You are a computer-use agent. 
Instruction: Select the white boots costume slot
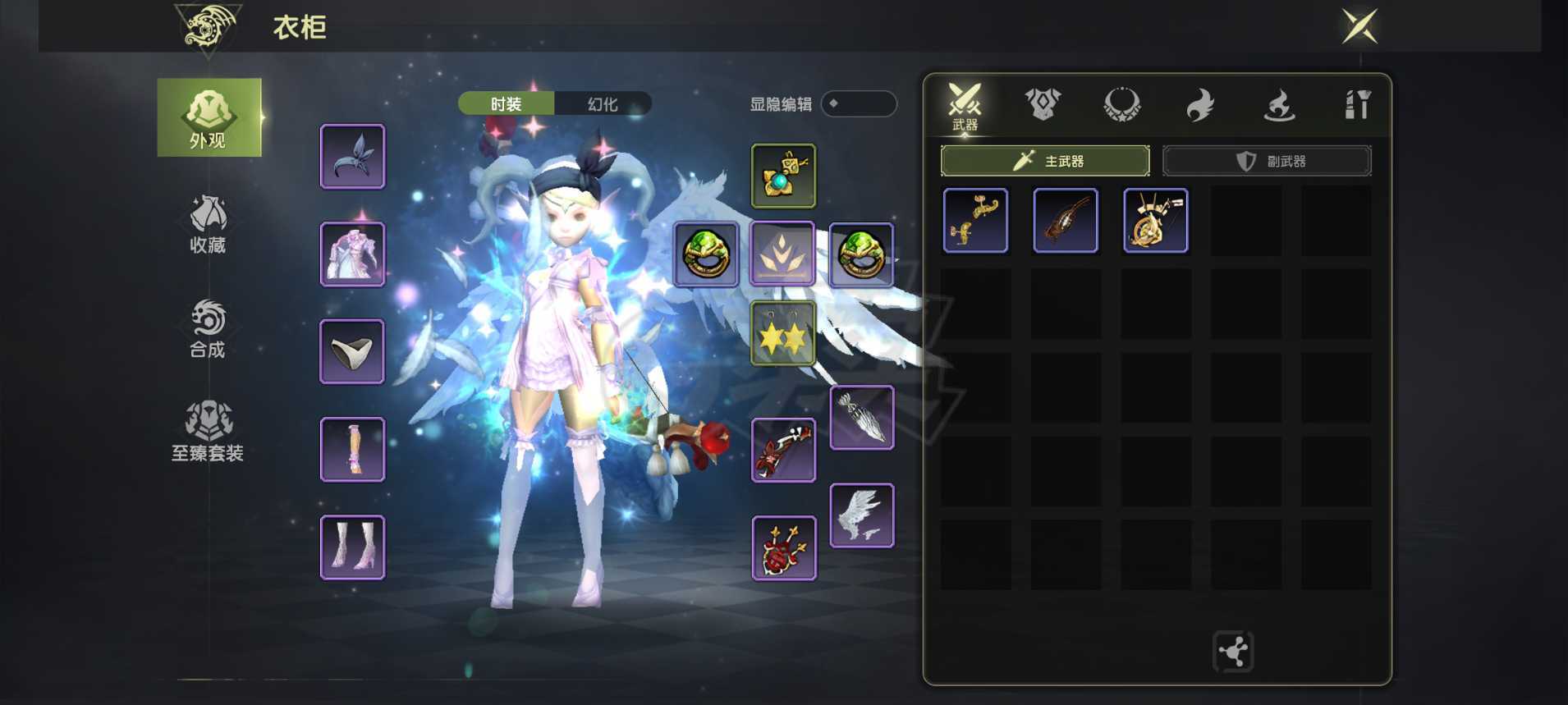coord(352,547)
